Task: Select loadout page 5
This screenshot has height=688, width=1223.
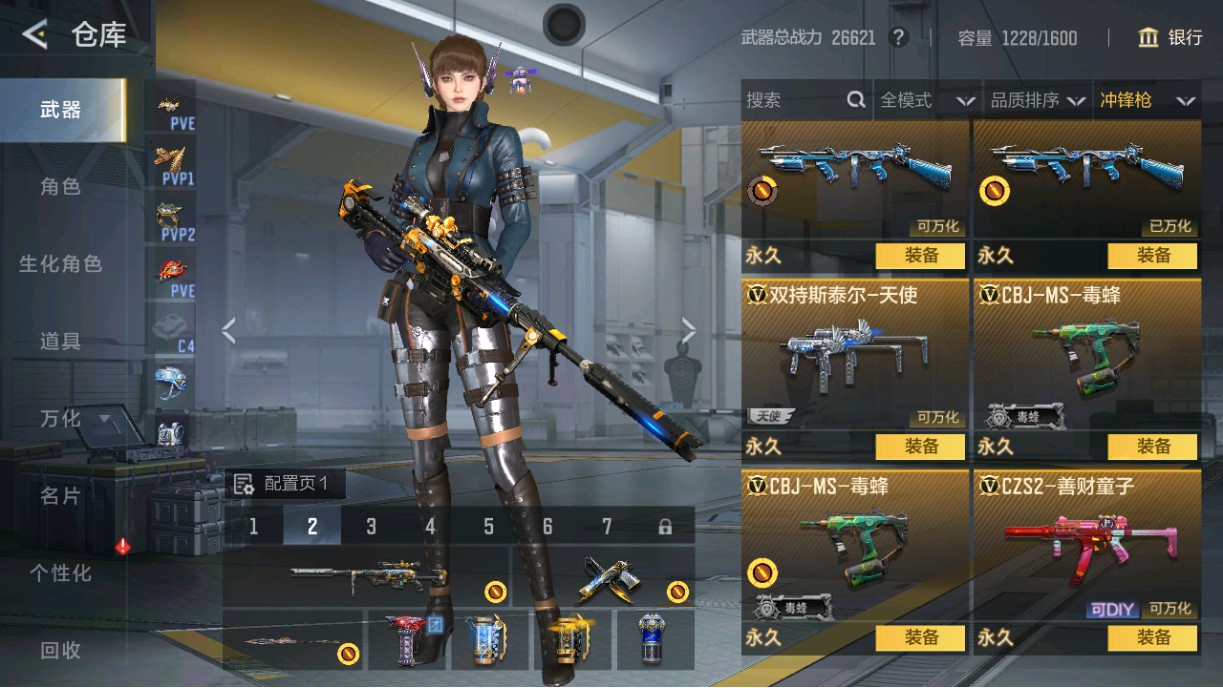Action: click(x=489, y=526)
